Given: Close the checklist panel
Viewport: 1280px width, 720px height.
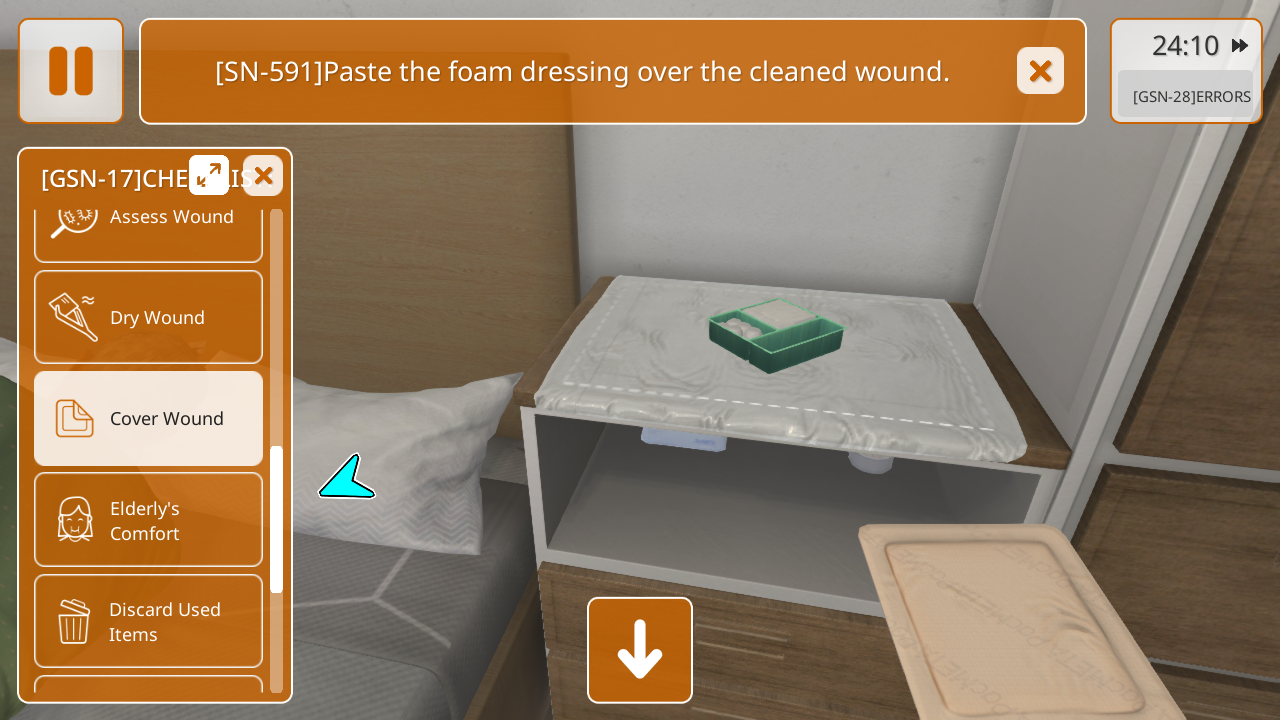Looking at the screenshot, I should [x=263, y=176].
